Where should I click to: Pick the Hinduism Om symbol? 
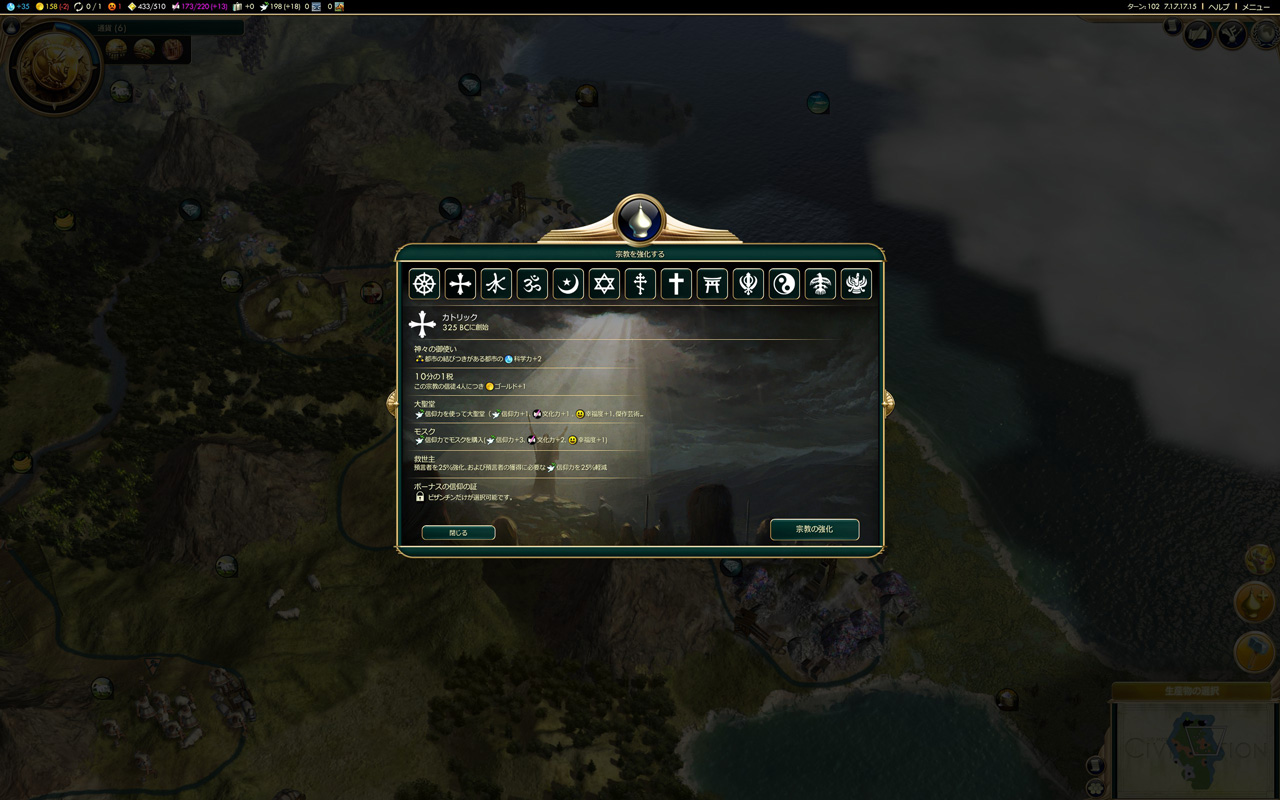532,284
